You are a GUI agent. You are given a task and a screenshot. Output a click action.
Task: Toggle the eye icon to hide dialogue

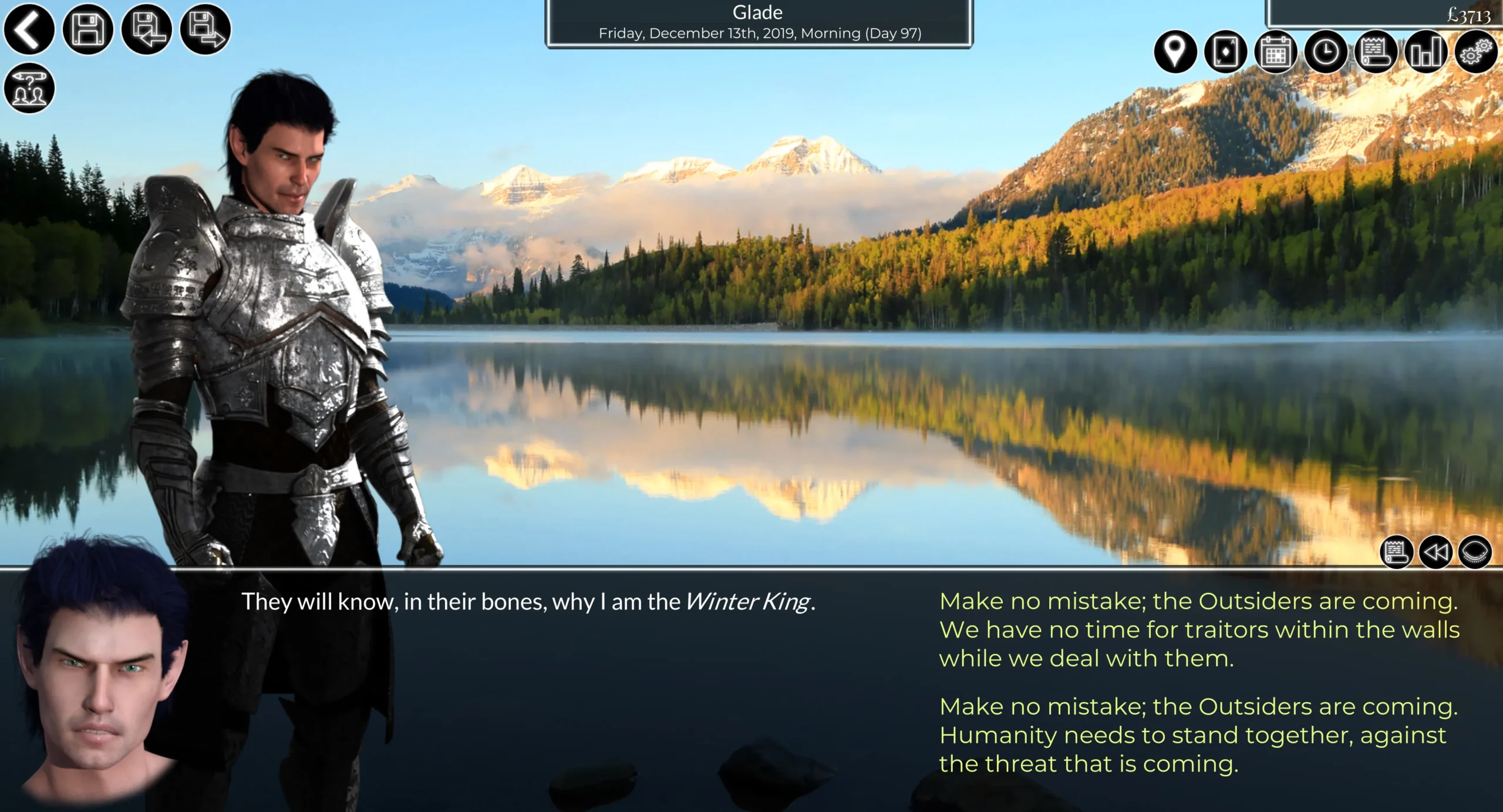(x=1475, y=552)
